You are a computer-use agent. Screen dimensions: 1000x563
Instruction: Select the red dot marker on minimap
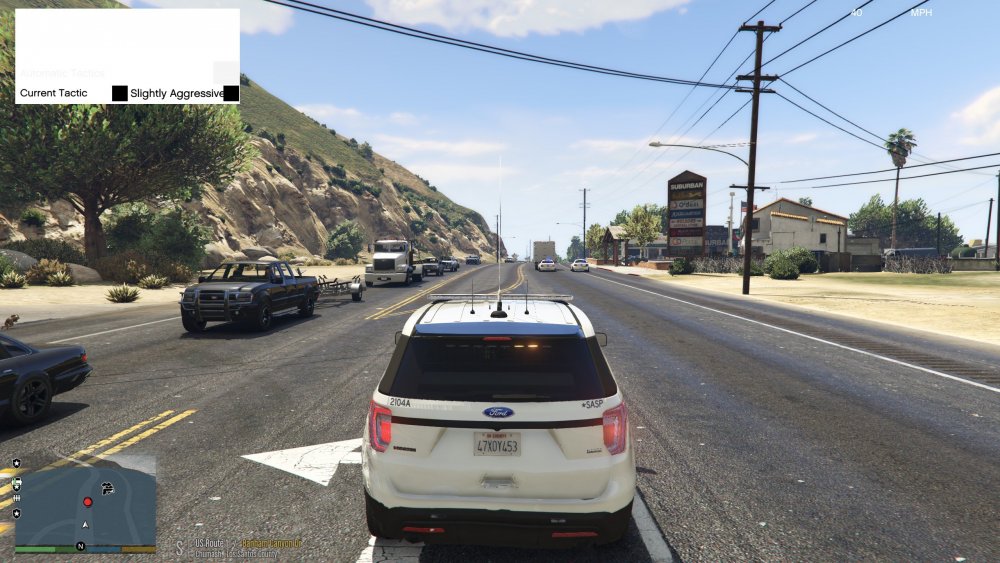coord(87,501)
